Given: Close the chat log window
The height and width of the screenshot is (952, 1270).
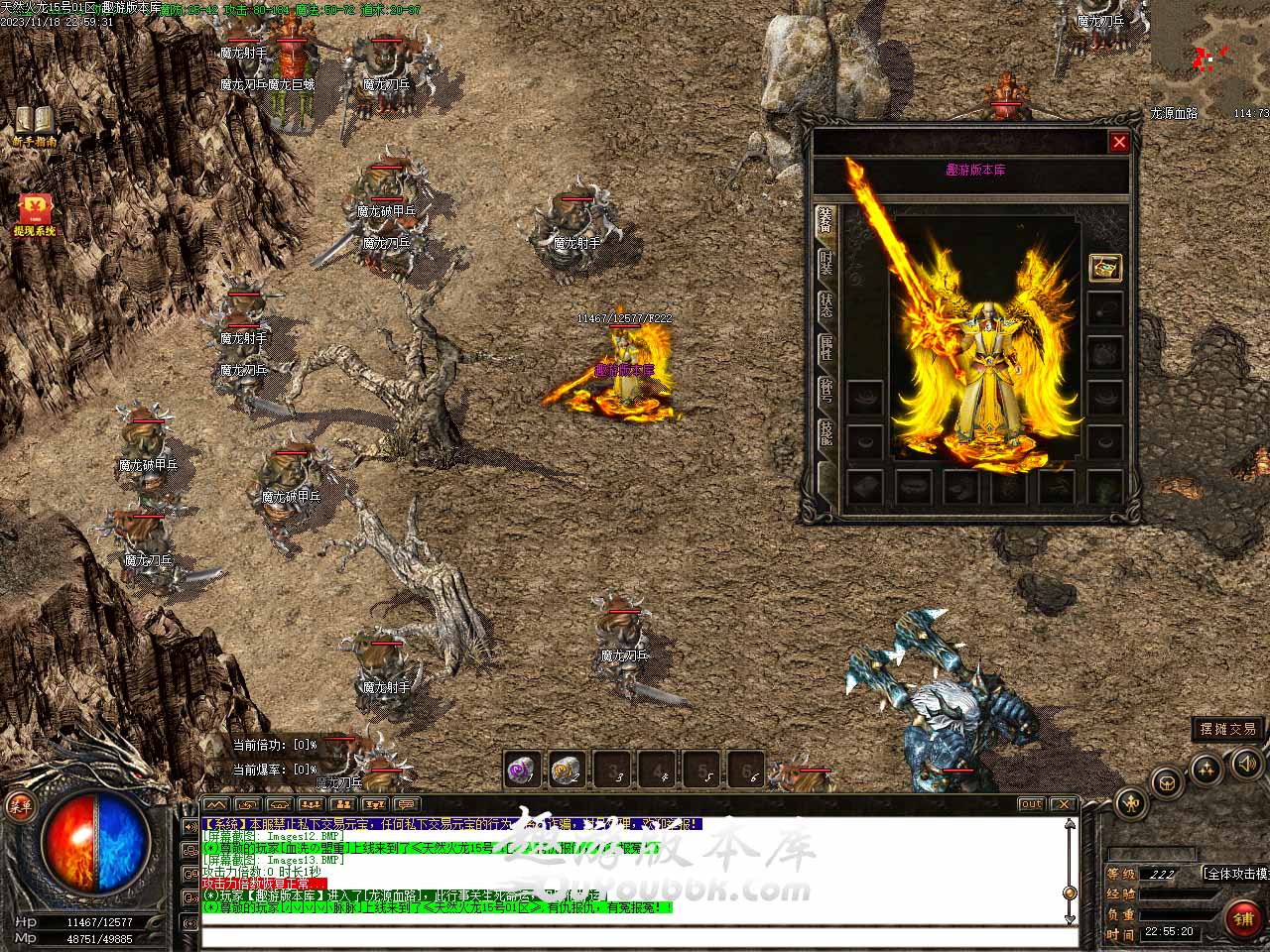Looking at the screenshot, I should tap(1063, 804).
